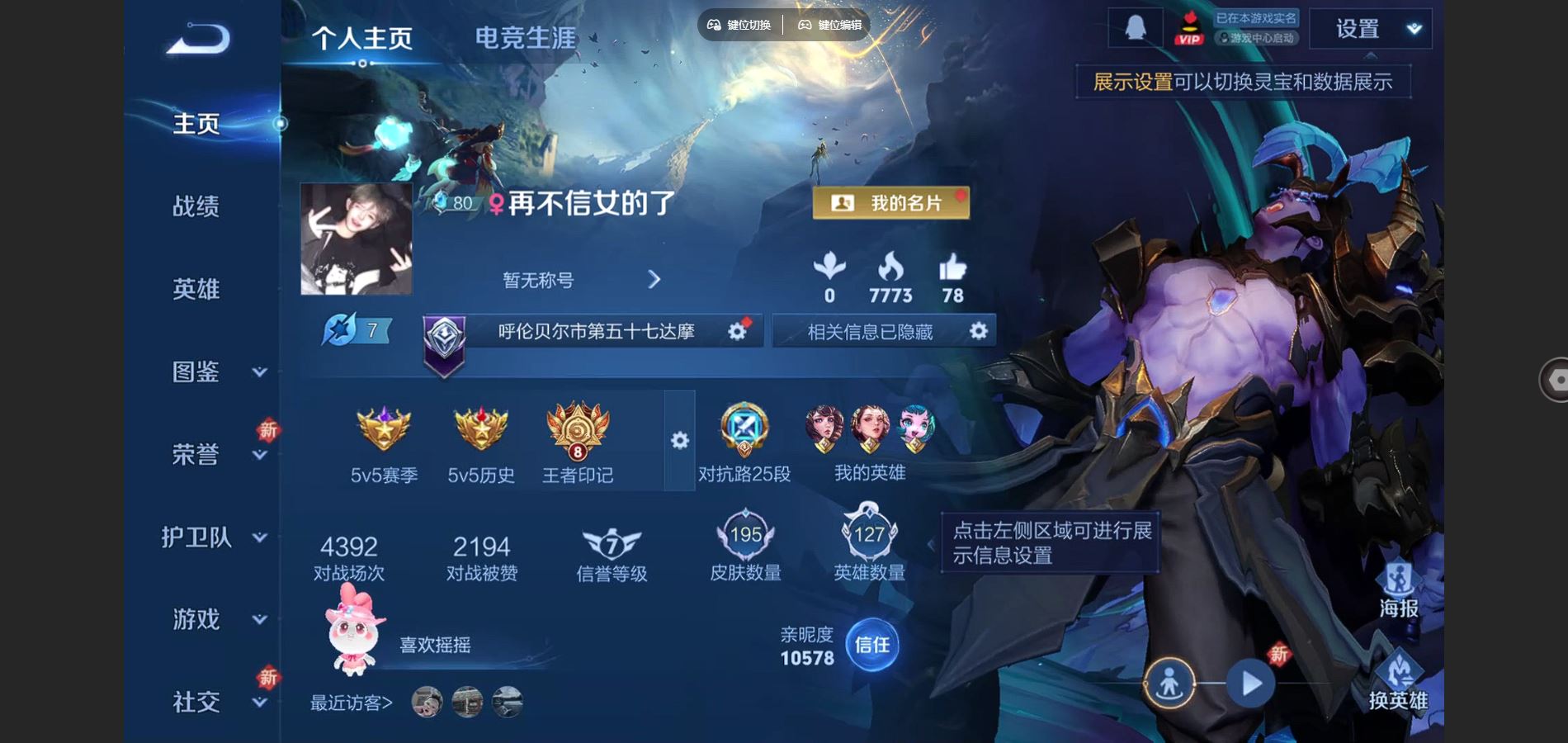Image resolution: width=1568 pixels, height=743 pixels.
Task: Click 键位切换 in the emulator overlay
Action: click(739, 25)
